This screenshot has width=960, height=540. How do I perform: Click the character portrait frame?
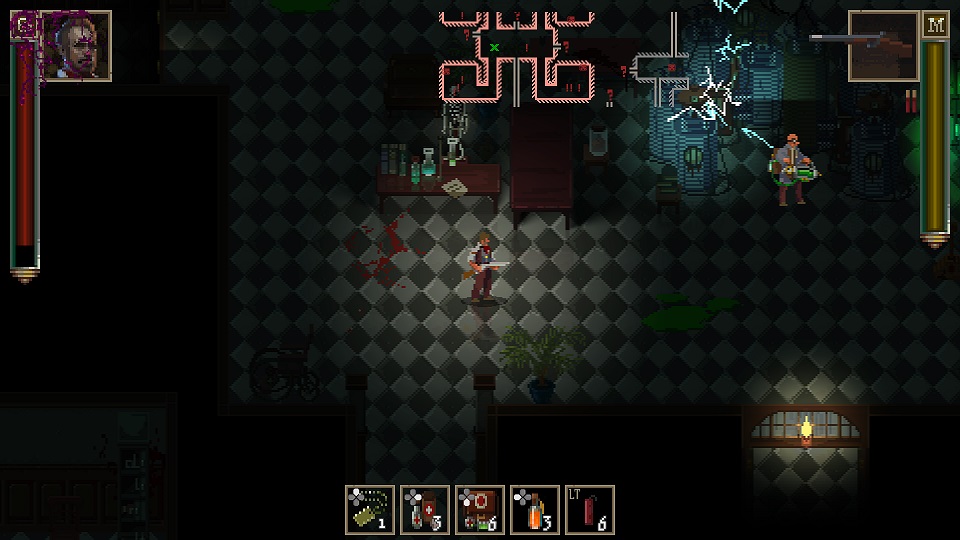coord(76,46)
